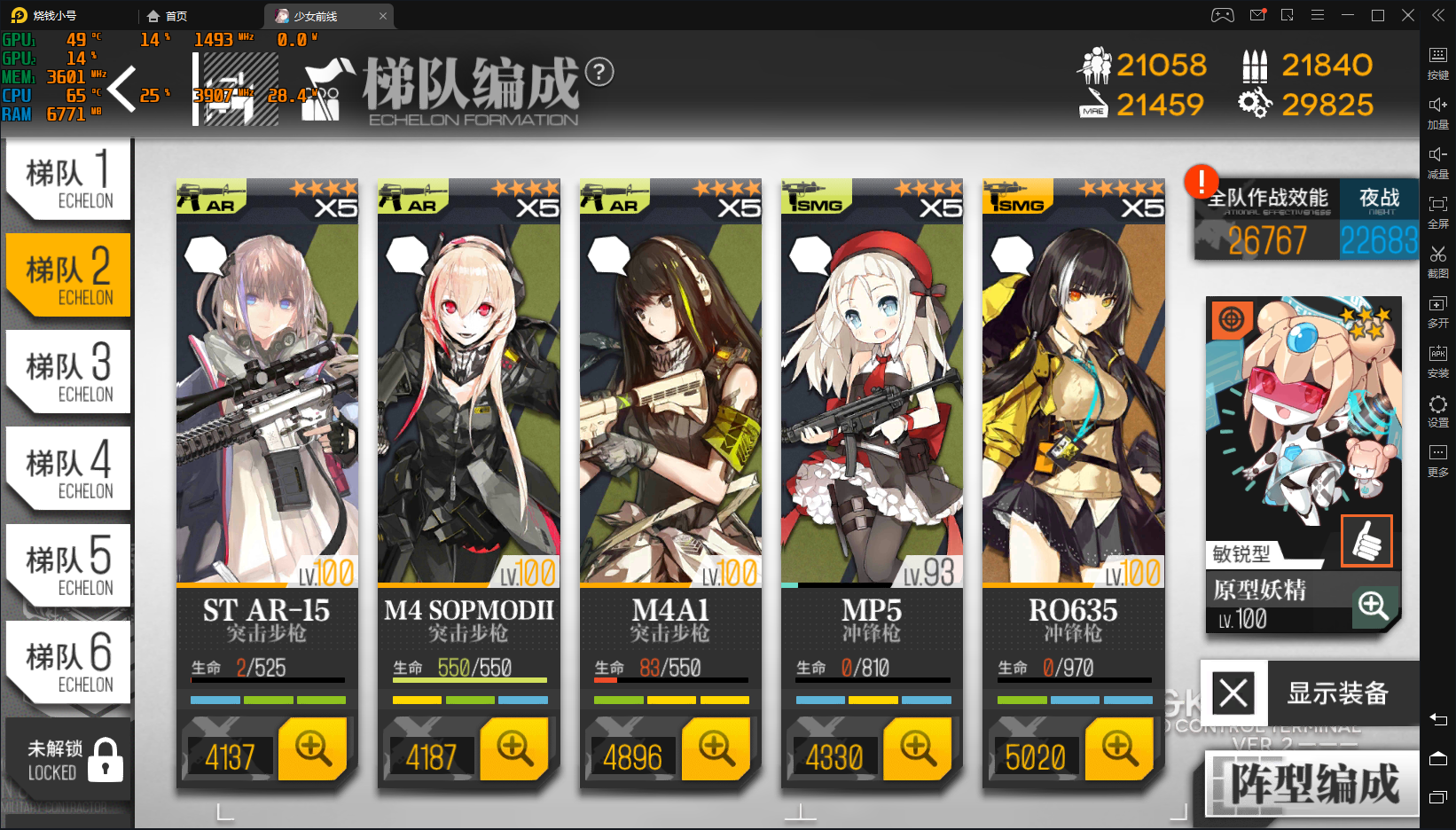This screenshot has width=1456, height=830.
Task: Select Echelon 4 (梯队4)
Action: pyautogui.click(x=67, y=468)
